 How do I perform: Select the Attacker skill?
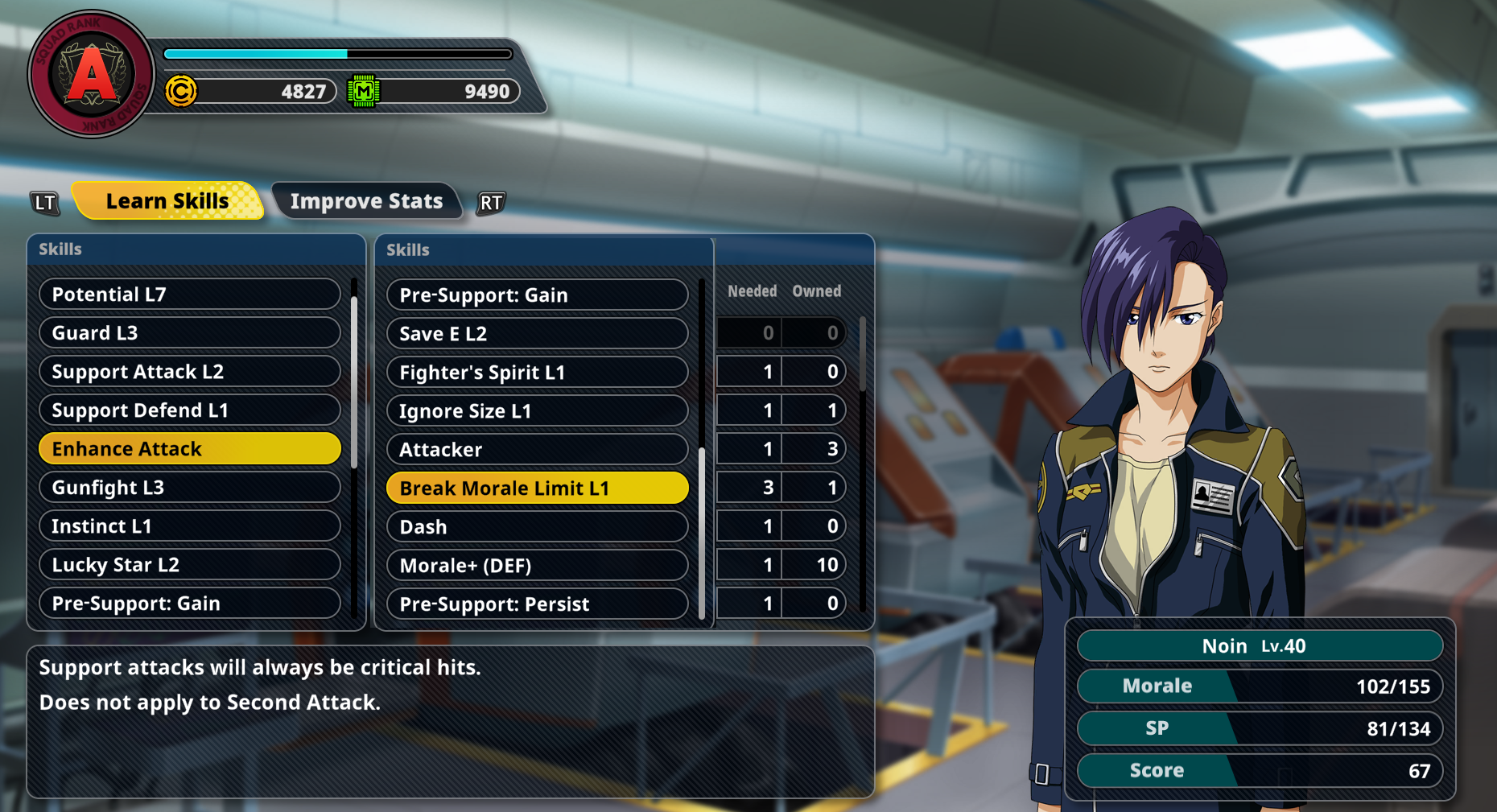point(537,450)
